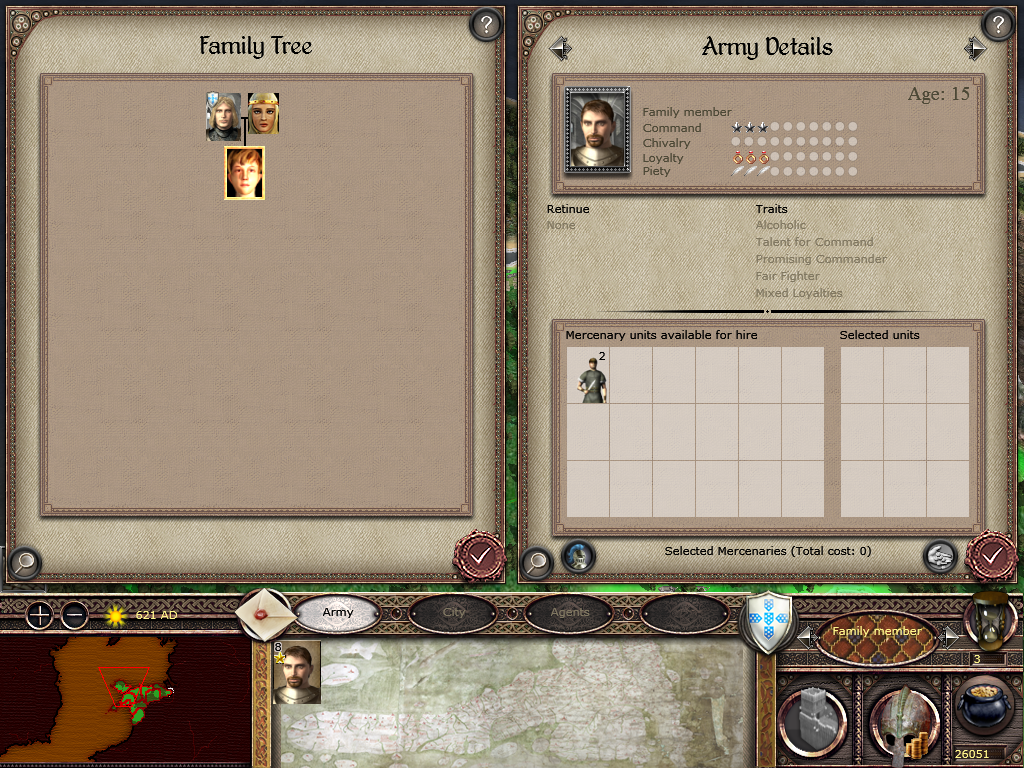Zoom in the minimap with plus button
This screenshot has height=768, width=1024.
click(39, 615)
